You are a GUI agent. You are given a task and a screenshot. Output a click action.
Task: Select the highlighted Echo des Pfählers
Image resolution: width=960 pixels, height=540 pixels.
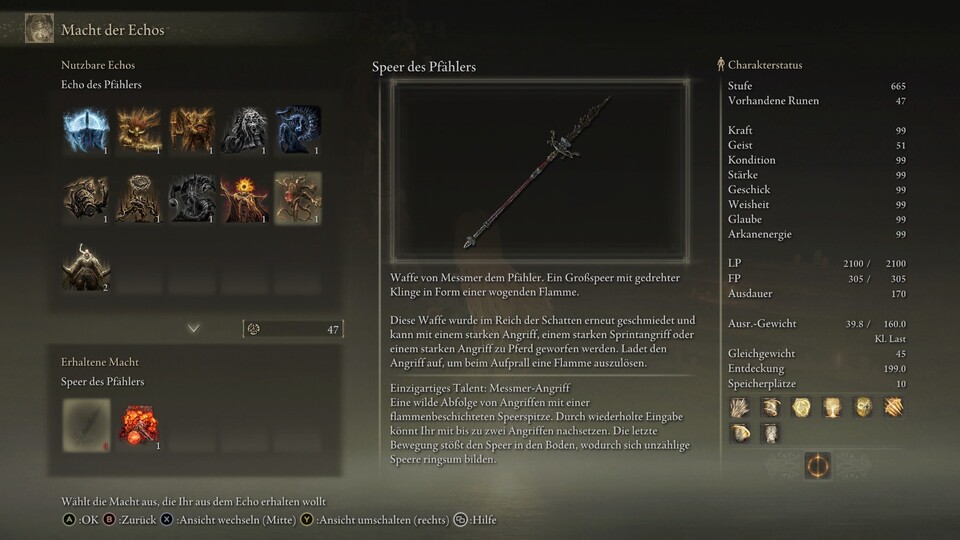tap(298, 198)
